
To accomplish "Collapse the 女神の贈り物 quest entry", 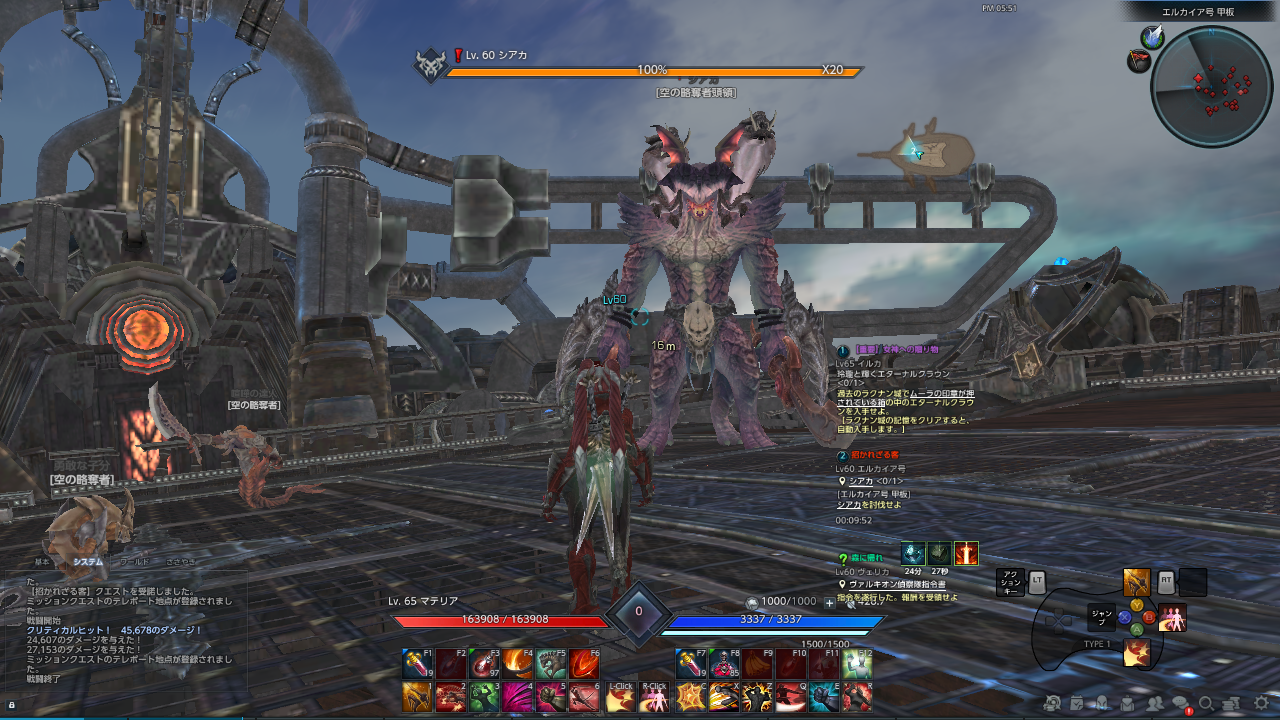I will click(841, 351).
